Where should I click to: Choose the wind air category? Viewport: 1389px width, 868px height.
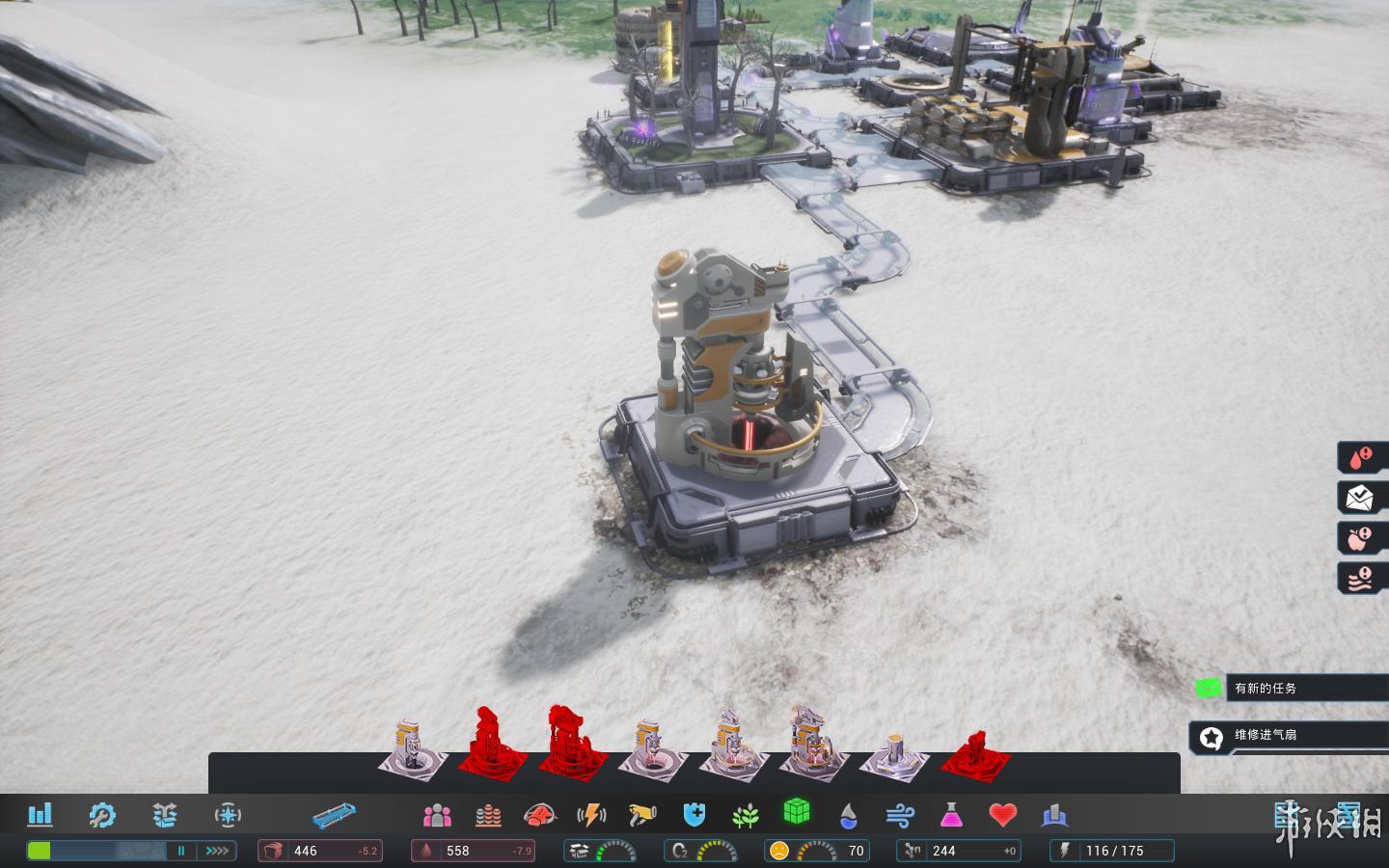tap(899, 817)
